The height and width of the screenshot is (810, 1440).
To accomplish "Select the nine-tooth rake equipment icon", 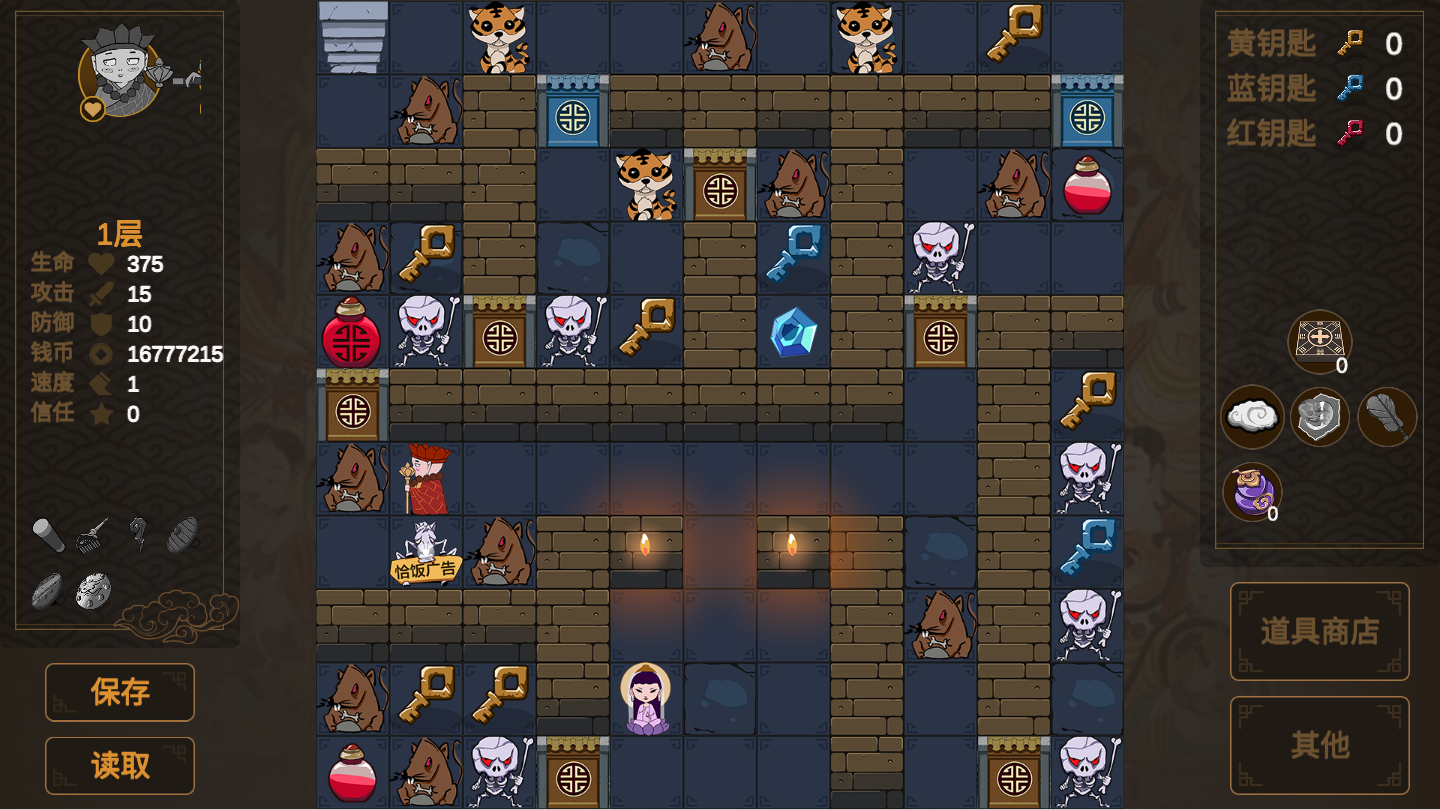I will (x=93, y=534).
